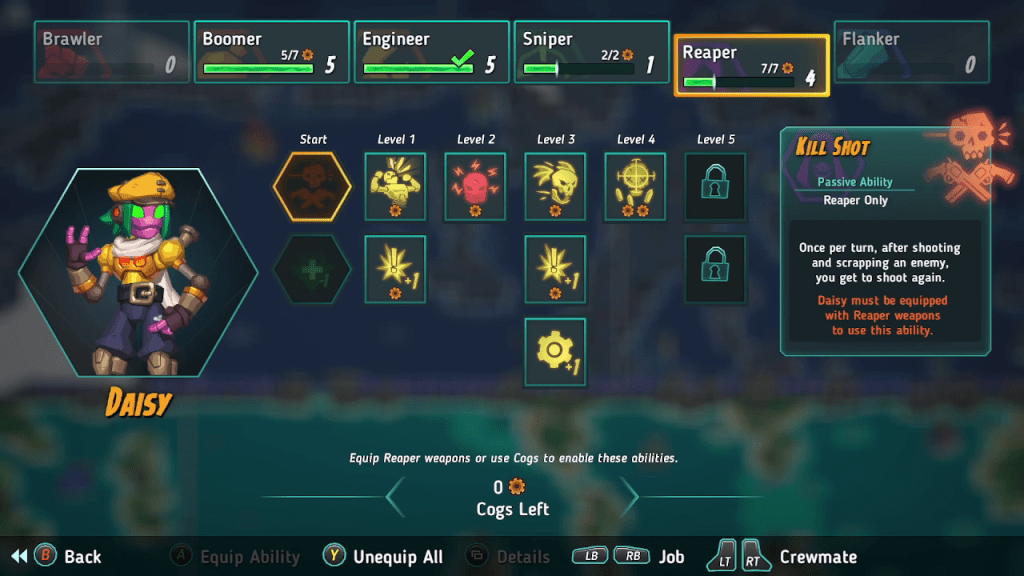This screenshot has height=576, width=1024.
Task: Go back using the Back button
Action: [x=70, y=557]
